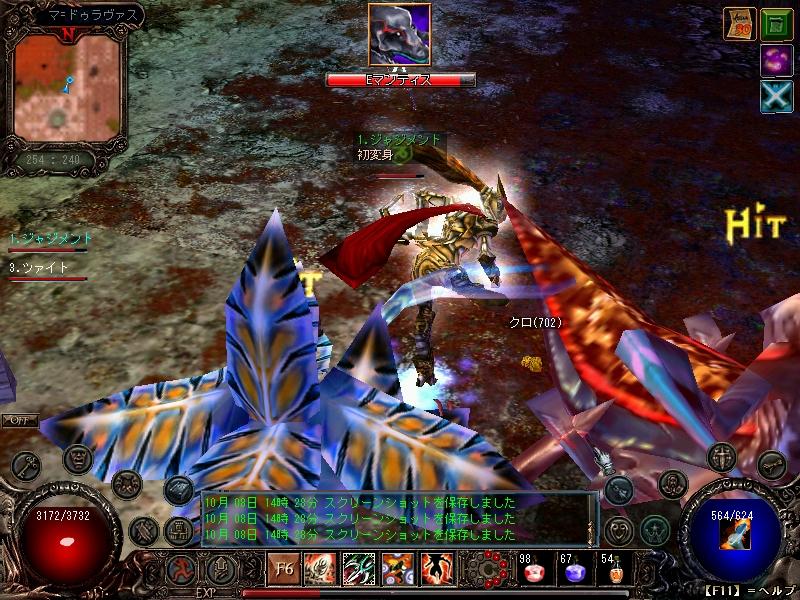Open the round red gear button beside potions
800x600 pixels.
click(490, 569)
